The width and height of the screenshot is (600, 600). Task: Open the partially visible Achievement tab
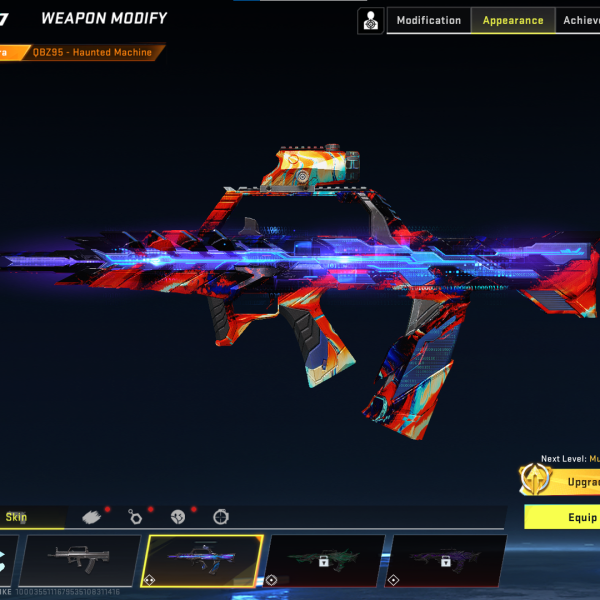(x=580, y=20)
